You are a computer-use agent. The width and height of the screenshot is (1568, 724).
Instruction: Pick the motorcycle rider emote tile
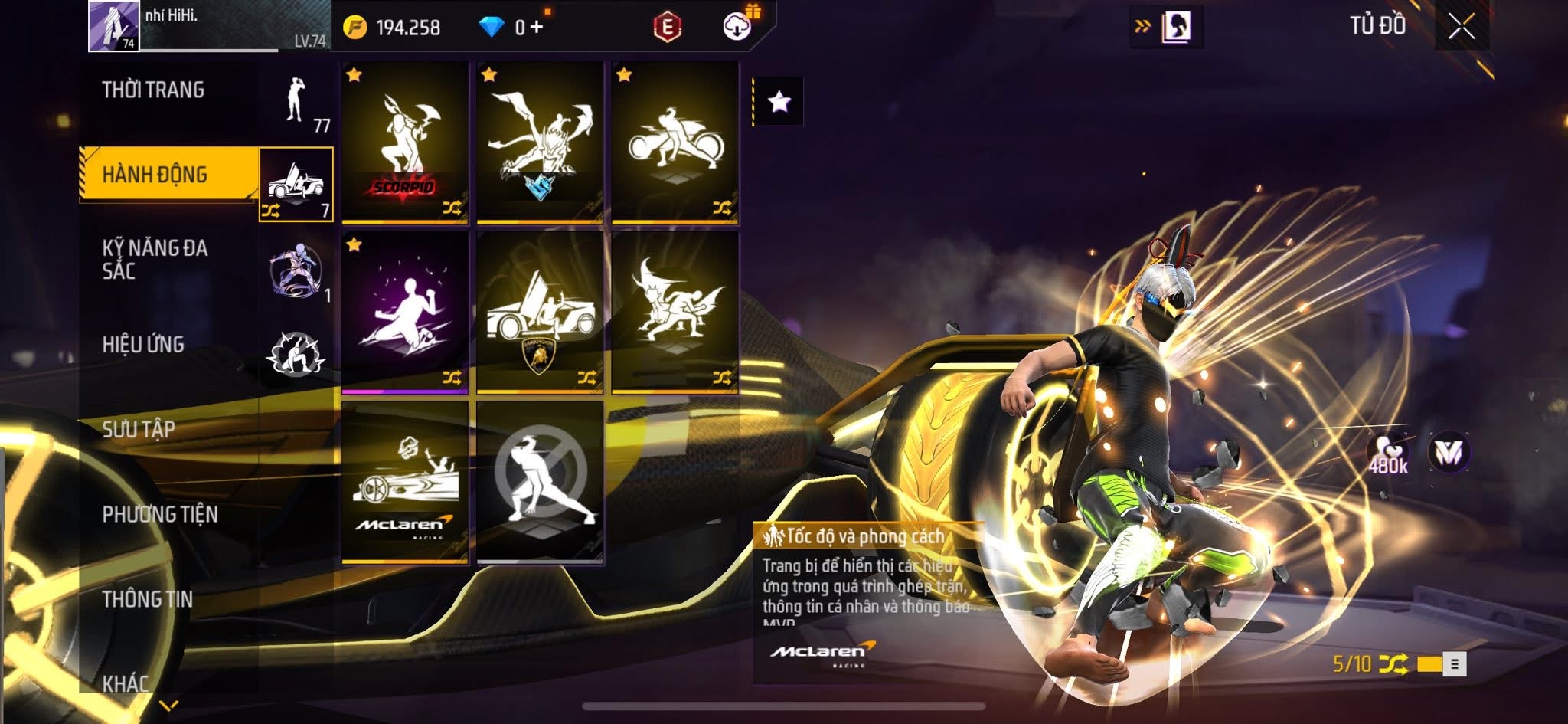[x=675, y=143]
